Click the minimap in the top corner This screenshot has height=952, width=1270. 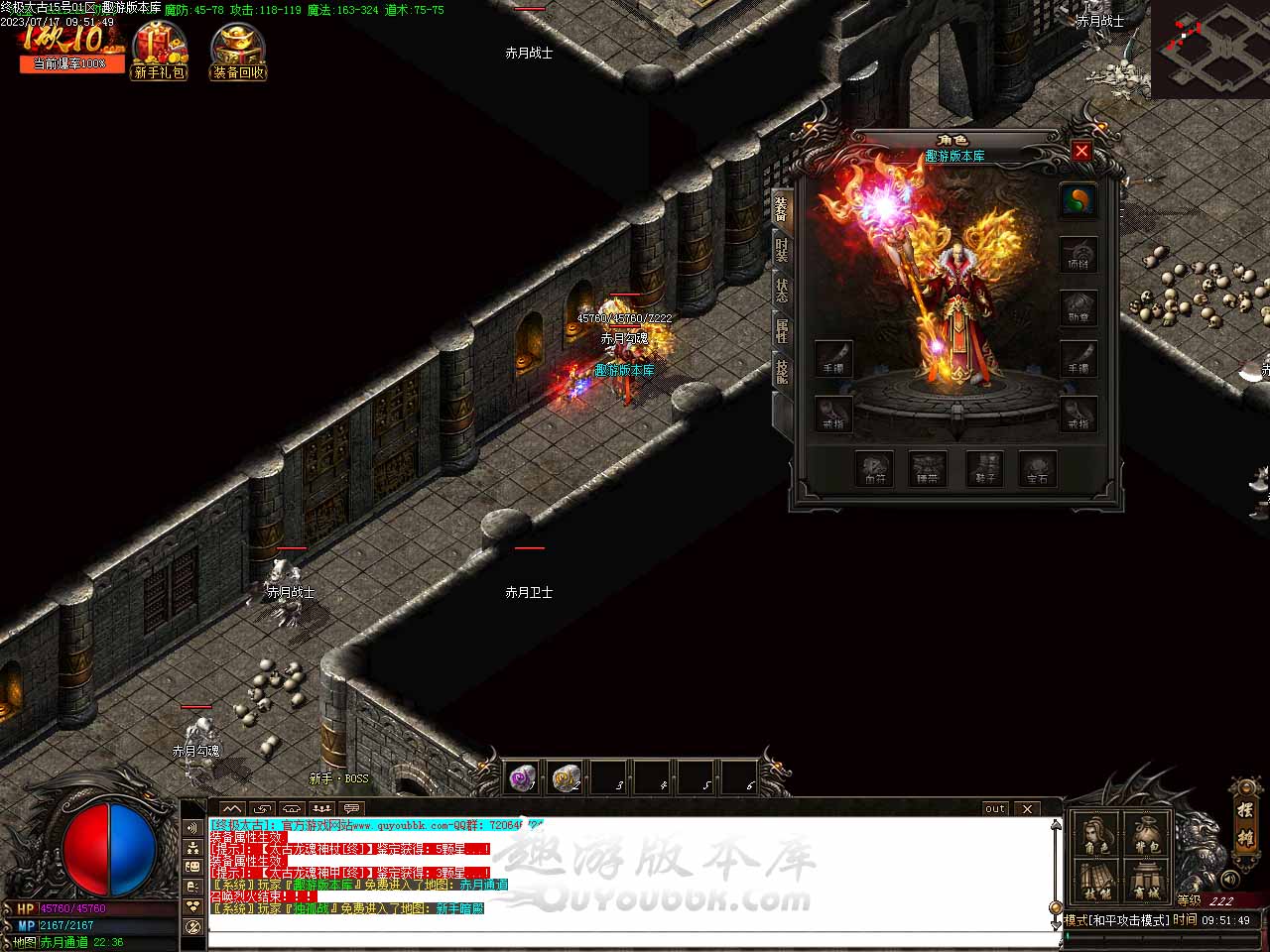(x=1210, y=48)
